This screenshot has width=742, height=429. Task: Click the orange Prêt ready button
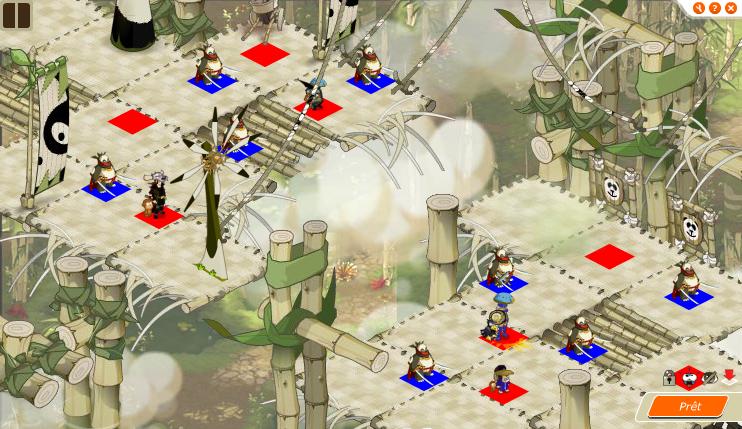pyautogui.click(x=690, y=406)
